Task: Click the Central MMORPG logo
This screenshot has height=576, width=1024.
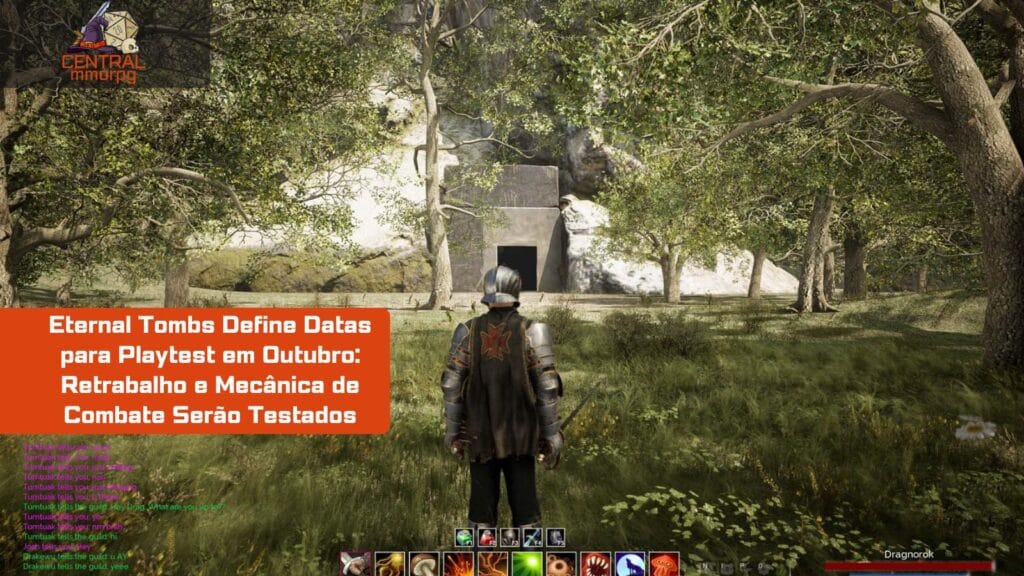Action: pyautogui.click(x=104, y=43)
